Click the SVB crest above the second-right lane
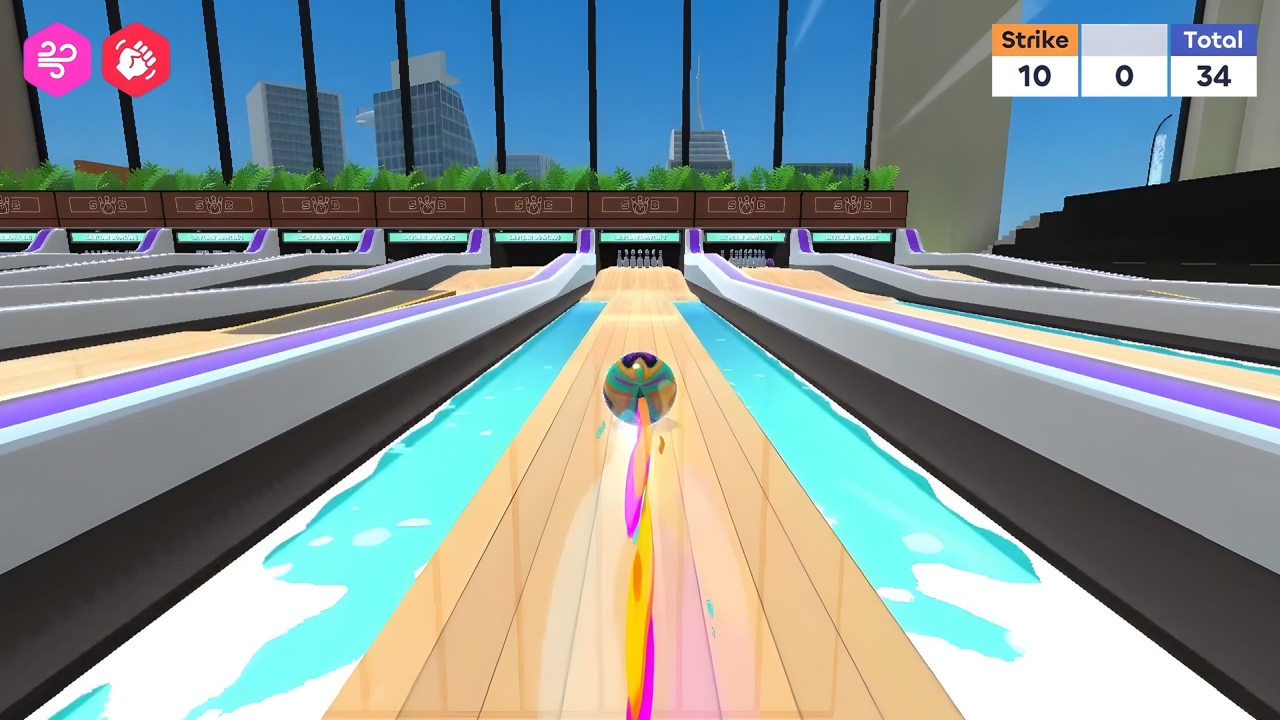Viewport: 1280px width, 720px height. [745, 204]
